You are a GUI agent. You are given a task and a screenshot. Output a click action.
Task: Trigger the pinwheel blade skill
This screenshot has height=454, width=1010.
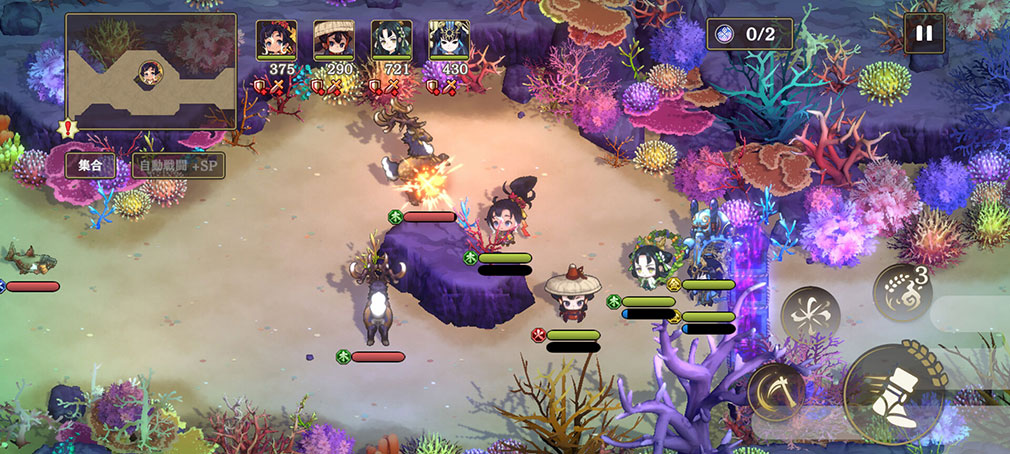810,316
